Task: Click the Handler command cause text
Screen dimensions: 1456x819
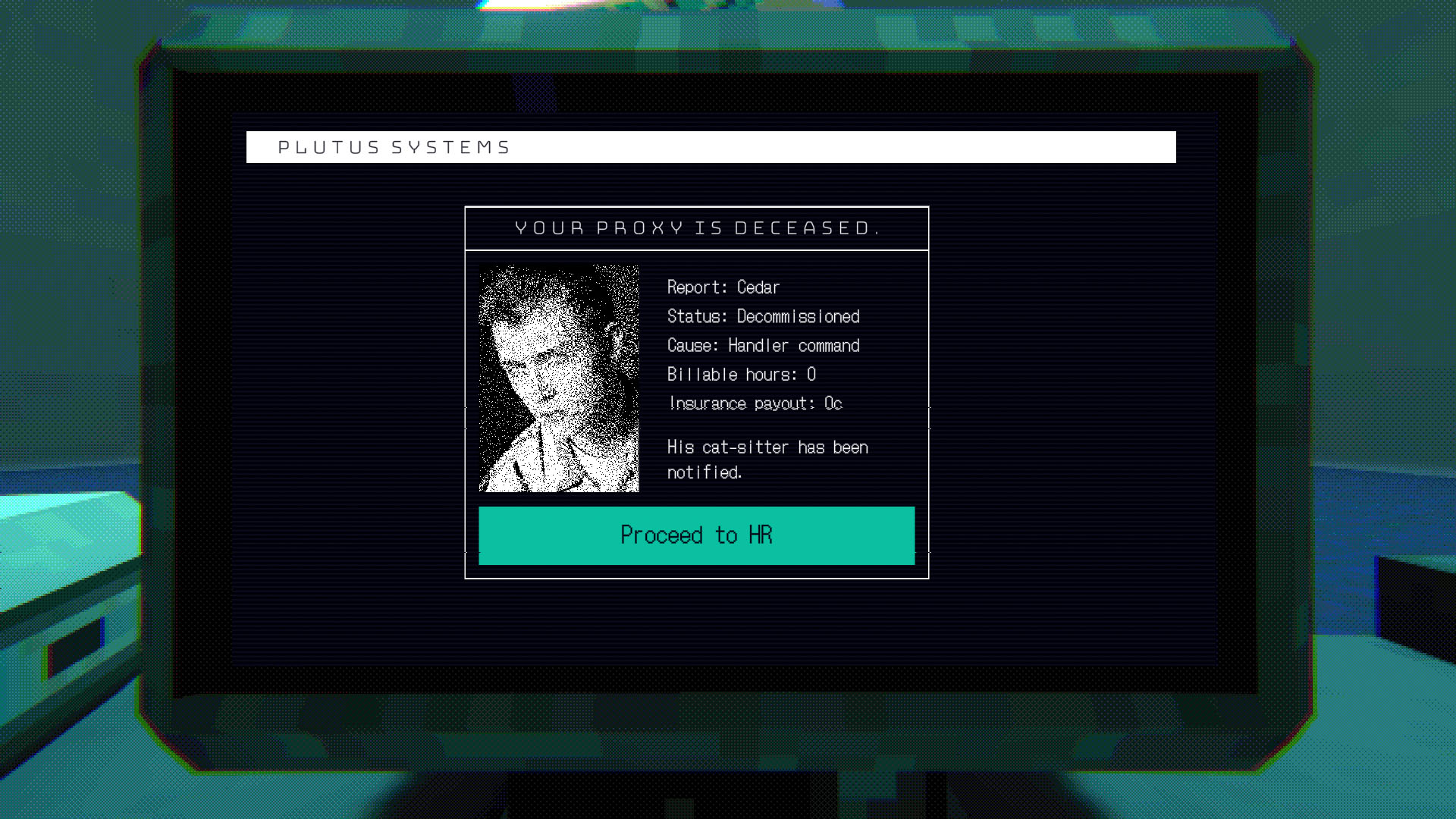Action: tap(793, 345)
